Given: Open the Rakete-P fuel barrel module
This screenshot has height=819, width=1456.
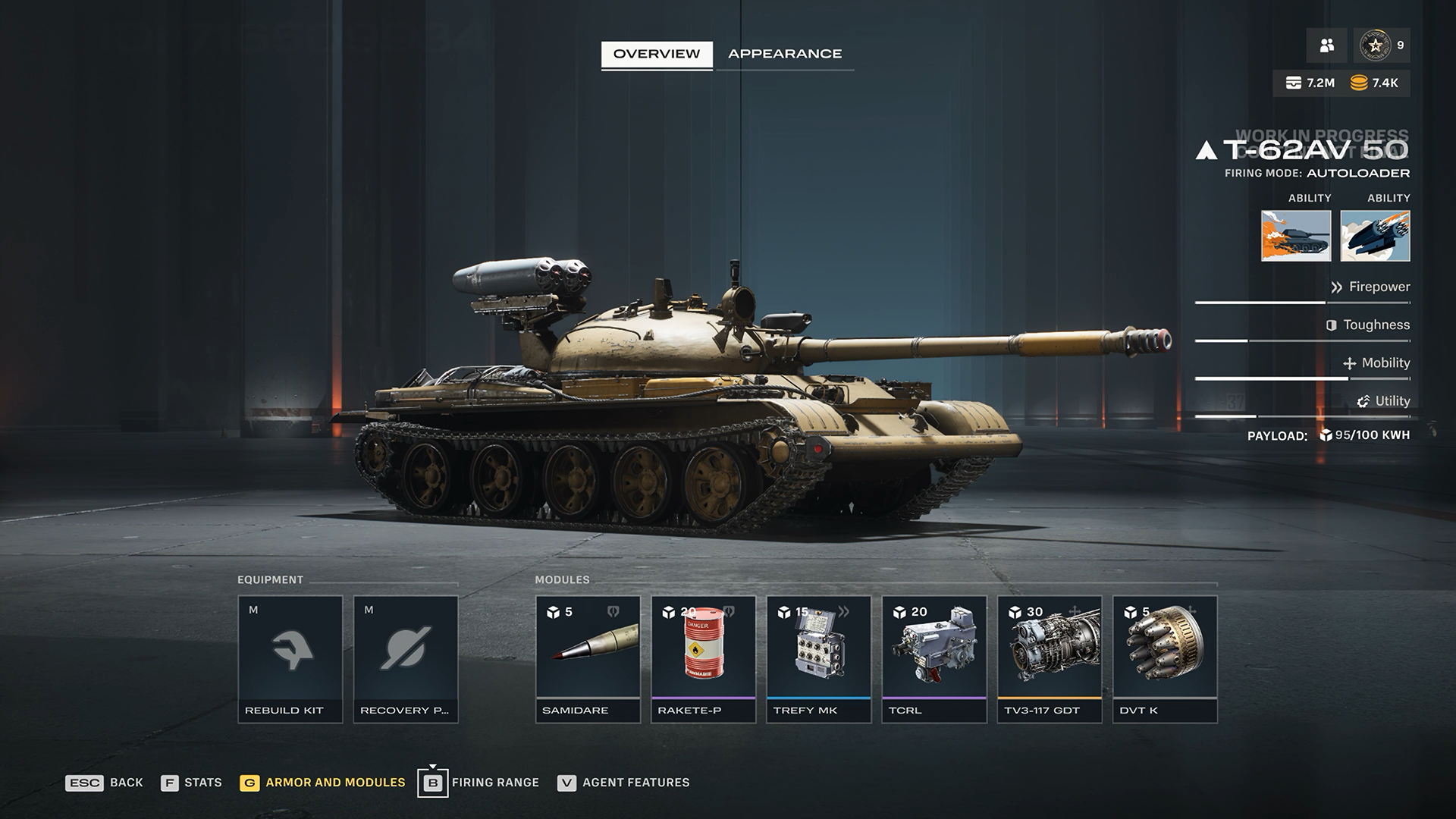Looking at the screenshot, I should 703,658.
